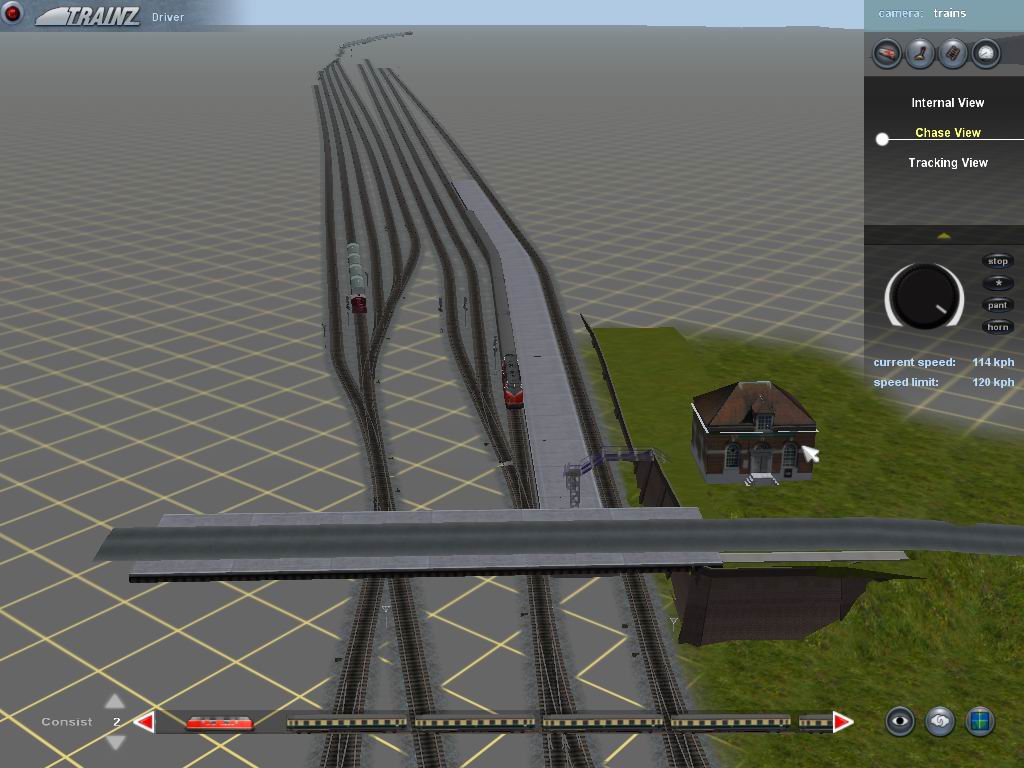The width and height of the screenshot is (1024, 768).
Task: Click the red record button at top-left
Action: [13, 14]
